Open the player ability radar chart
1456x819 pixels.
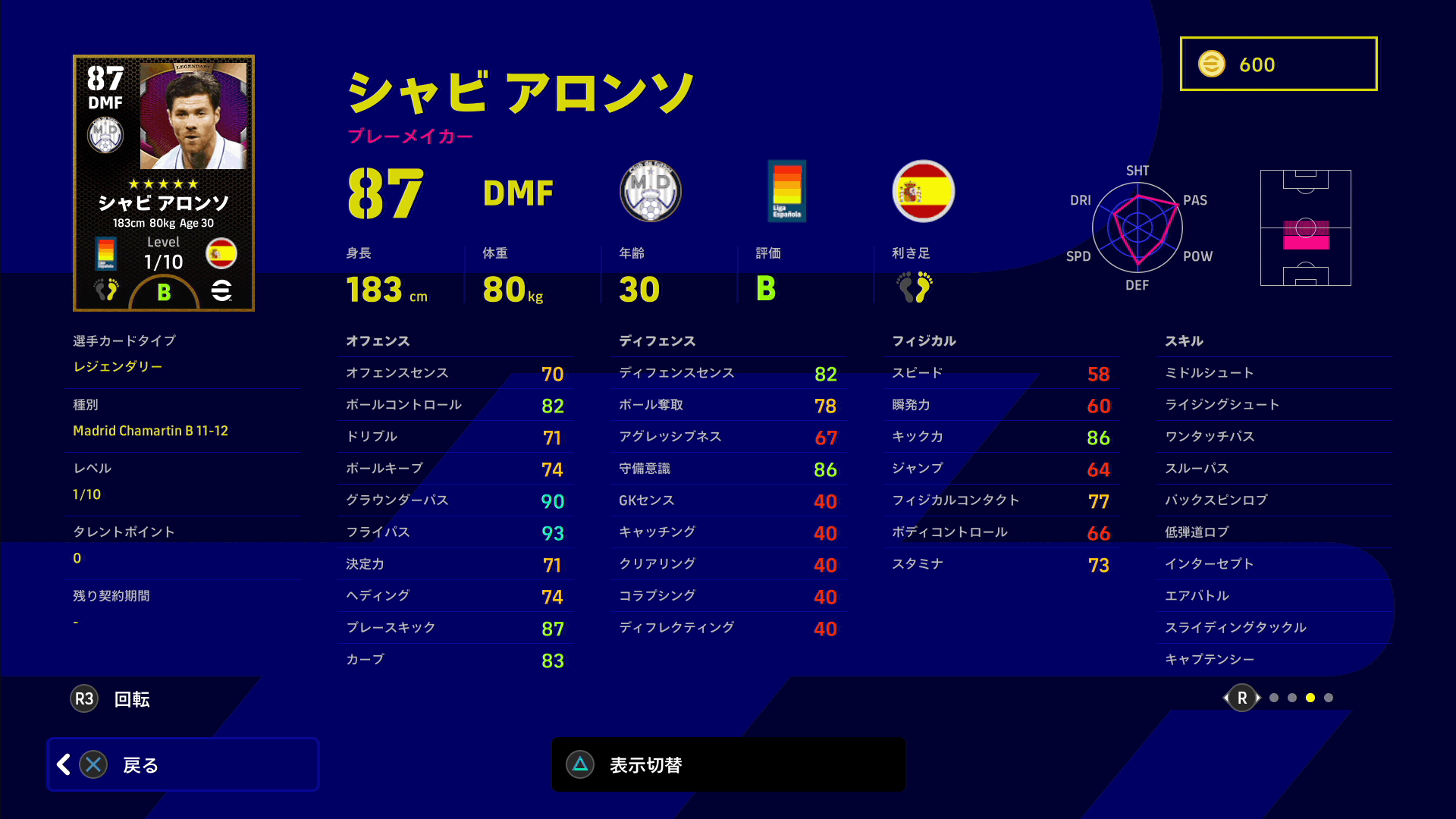pos(1137,227)
